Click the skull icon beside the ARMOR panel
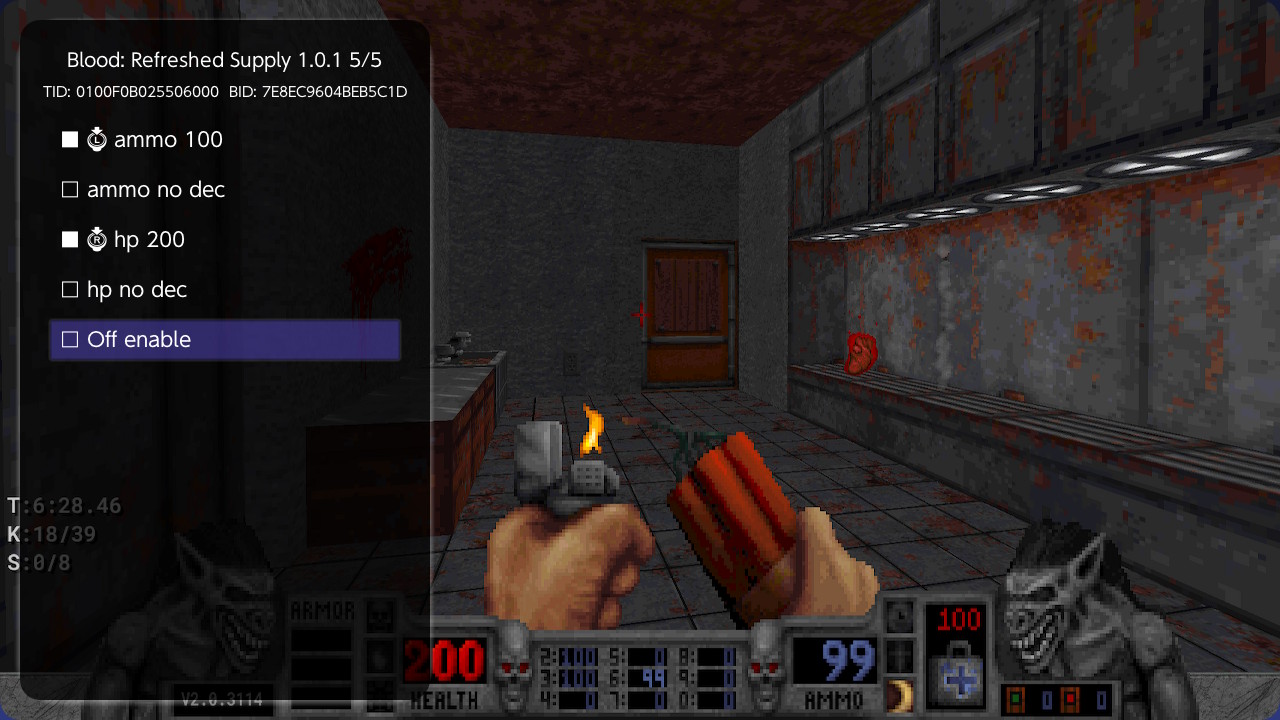The width and height of the screenshot is (1280, 720). point(378,615)
